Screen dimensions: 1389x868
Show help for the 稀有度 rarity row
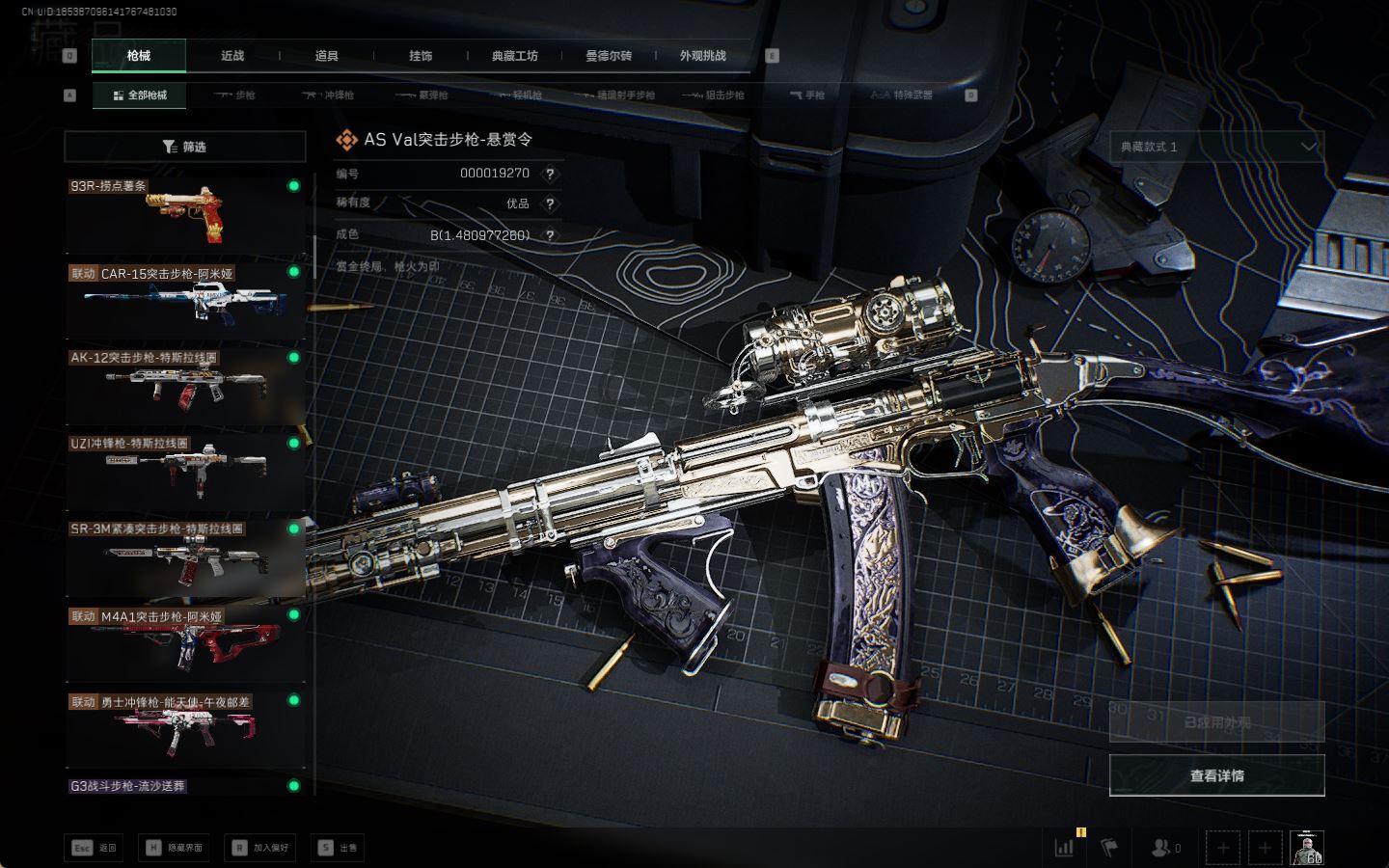coord(550,203)
